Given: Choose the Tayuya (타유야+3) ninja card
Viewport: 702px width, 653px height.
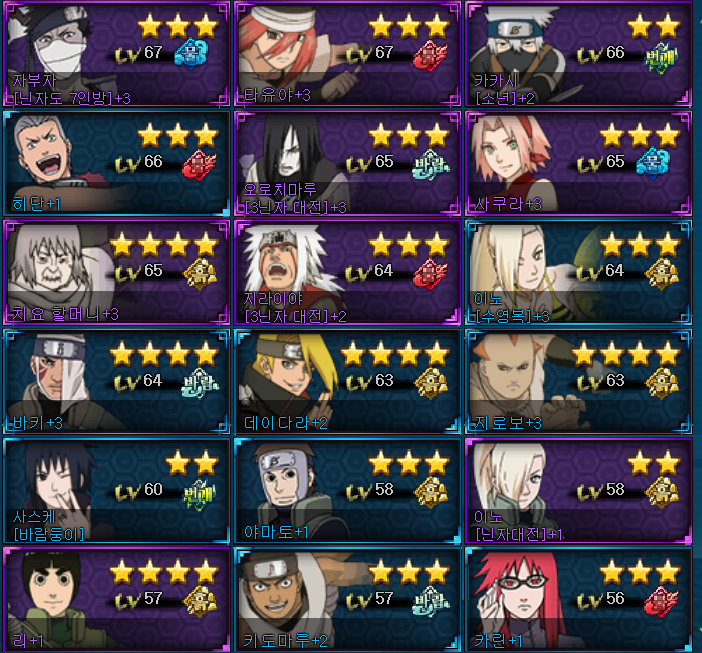Looking at the screenshot, I should (346, 54).
